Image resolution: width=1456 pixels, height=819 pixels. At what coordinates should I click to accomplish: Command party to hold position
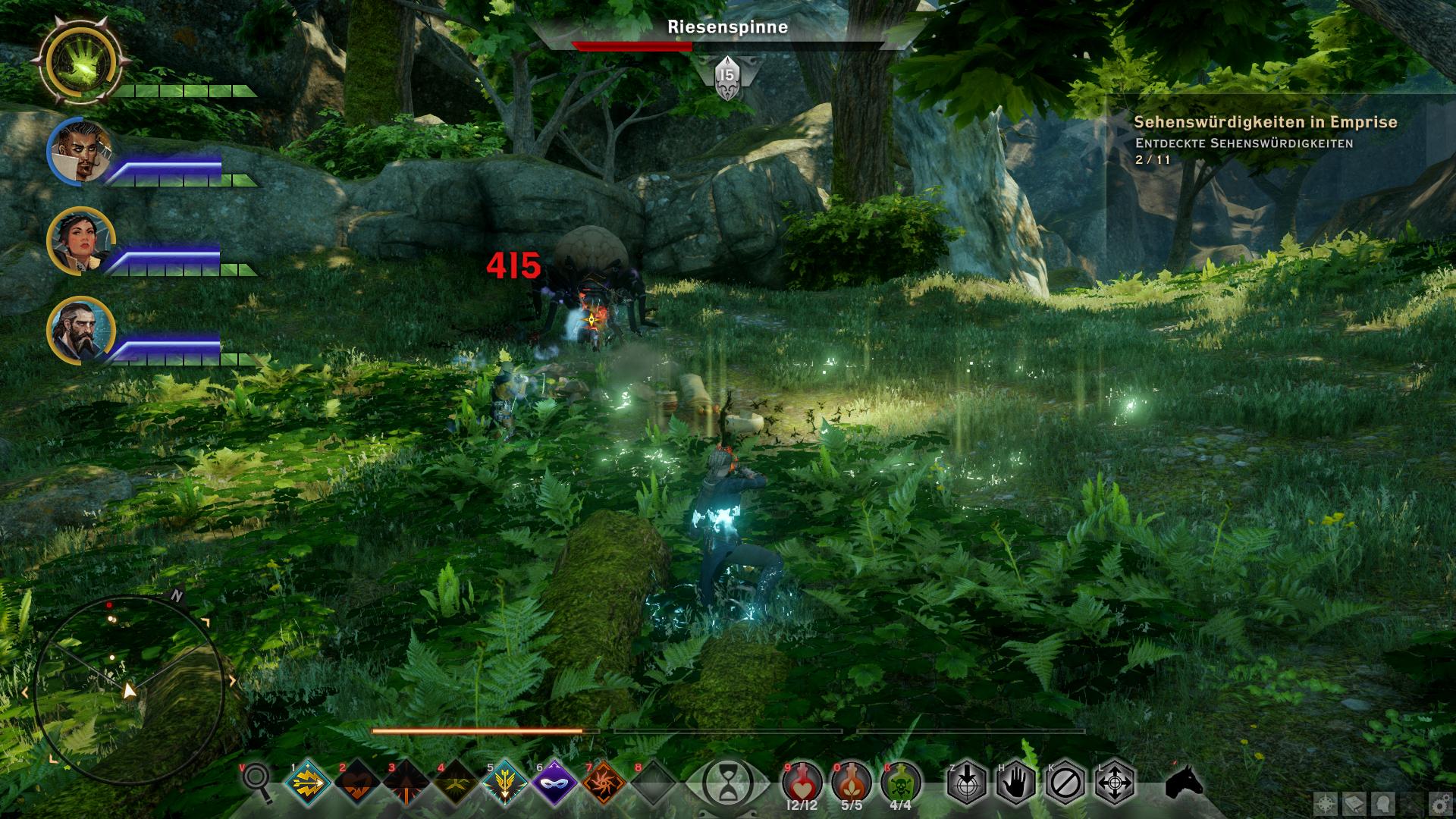(1015, 782)
